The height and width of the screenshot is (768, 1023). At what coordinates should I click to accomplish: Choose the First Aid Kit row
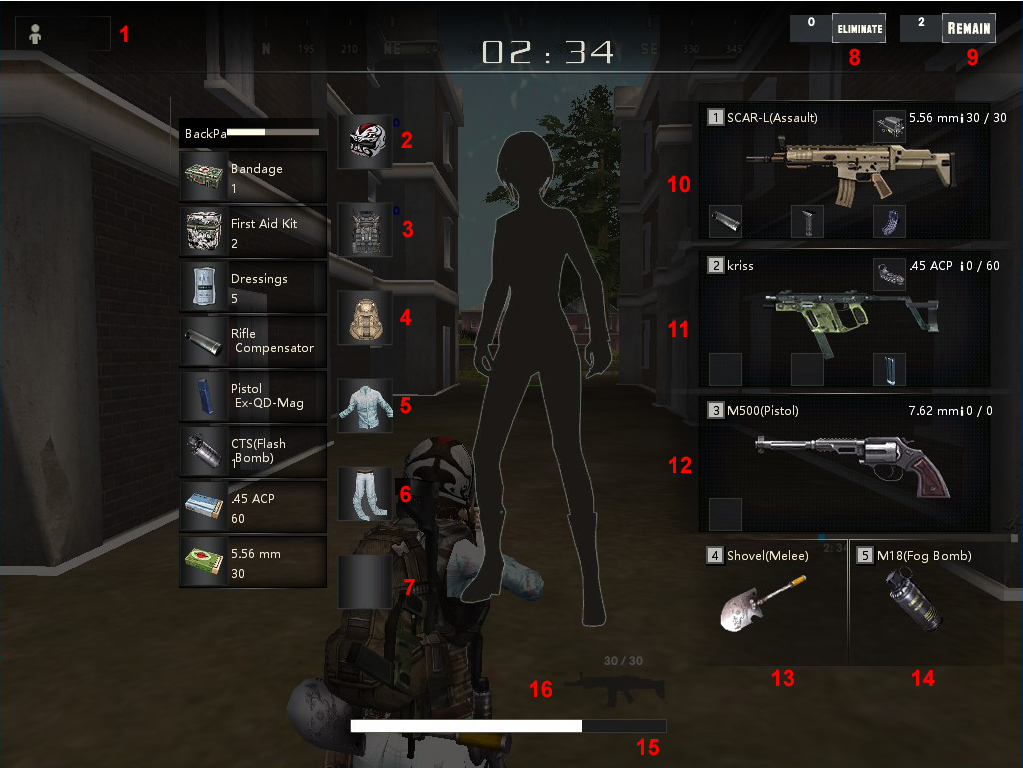click(x=253, y=232)
